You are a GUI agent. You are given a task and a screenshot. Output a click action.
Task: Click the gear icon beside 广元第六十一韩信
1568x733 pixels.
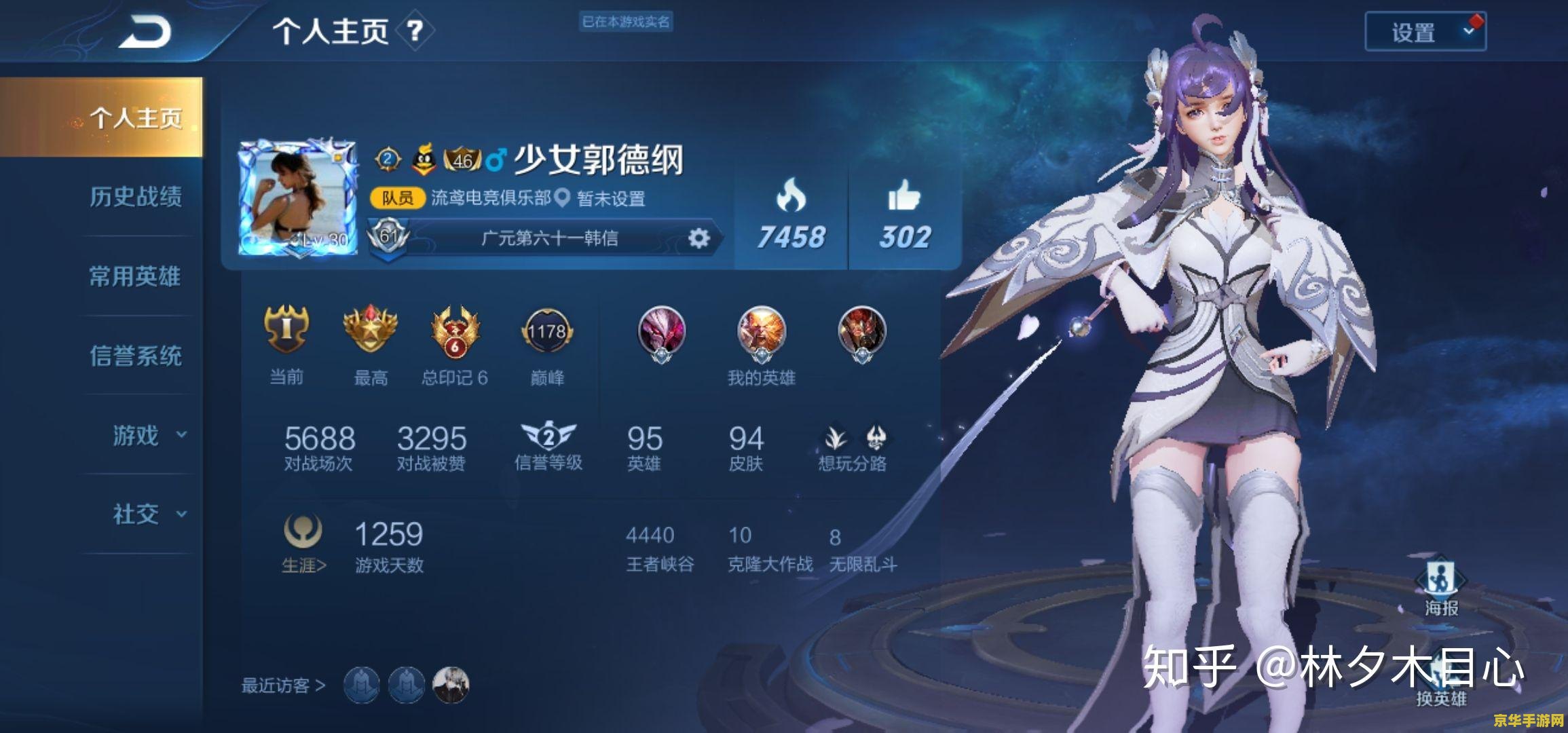tap(701, 238)
